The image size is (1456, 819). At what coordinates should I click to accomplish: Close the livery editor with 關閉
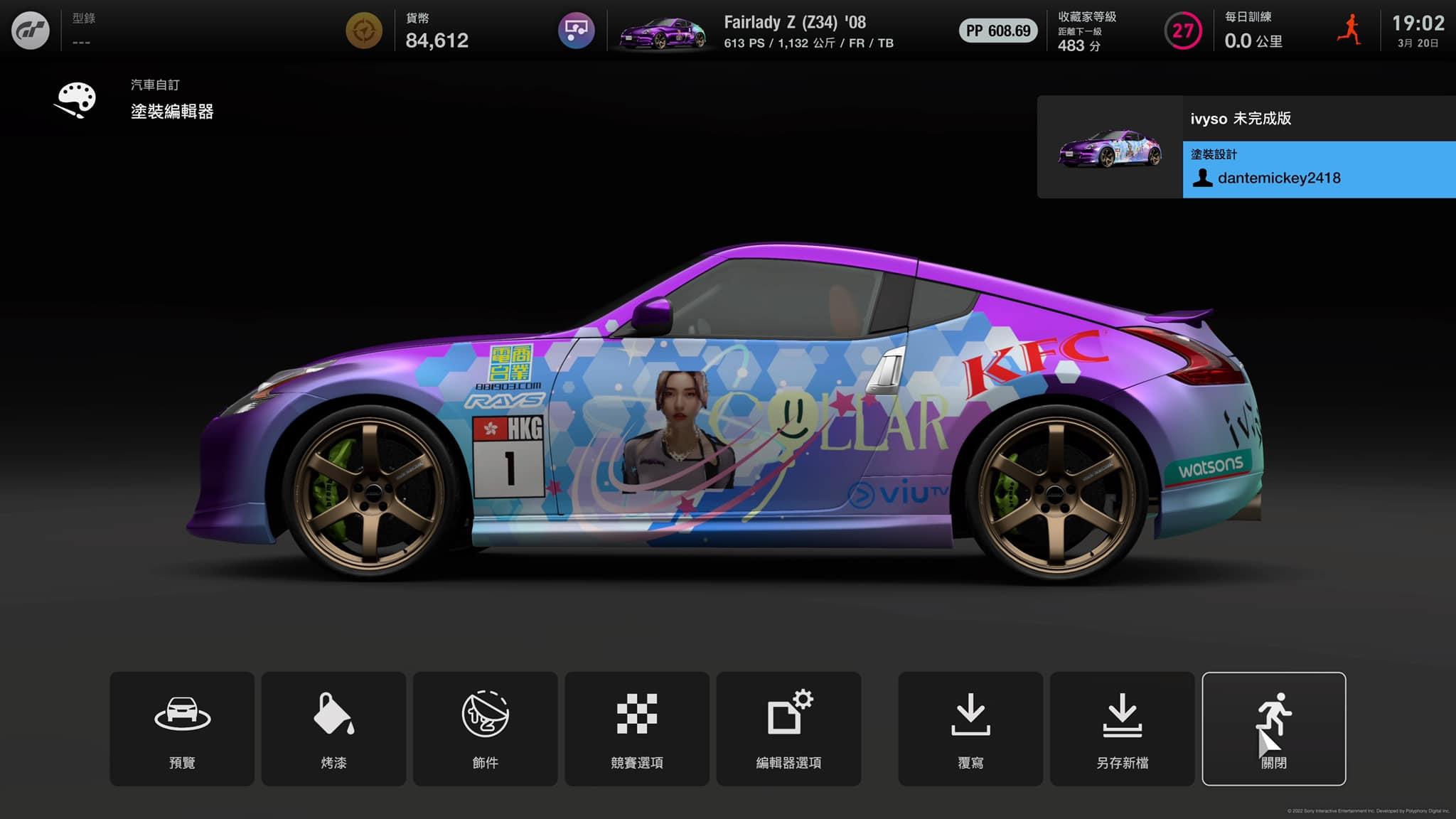(x=1273, y=729)
